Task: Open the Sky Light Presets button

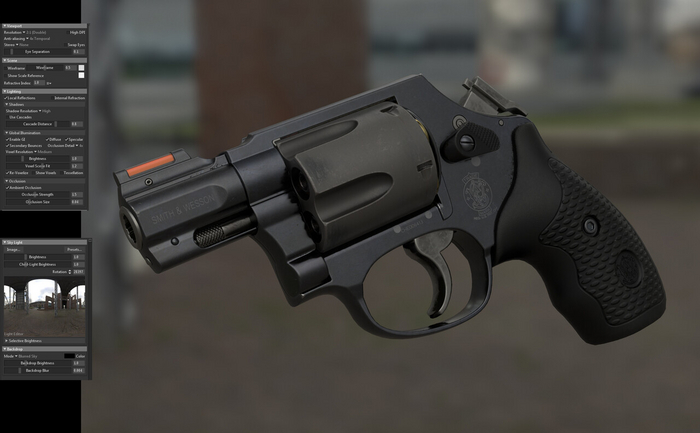Action: pos(74,250)
